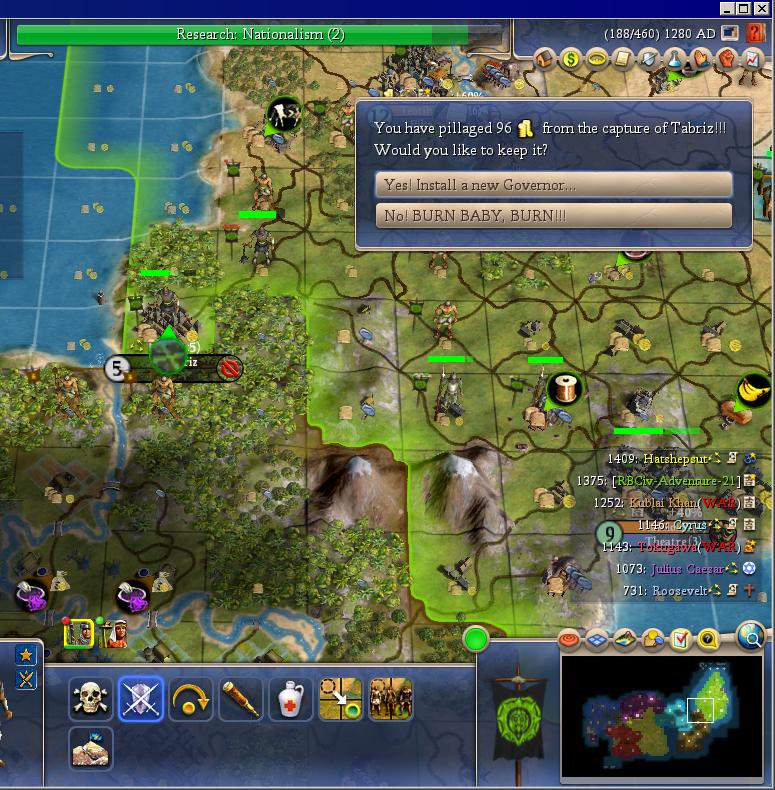
Task: Open the financial advisor dollar icon
Action: point(572,59)
